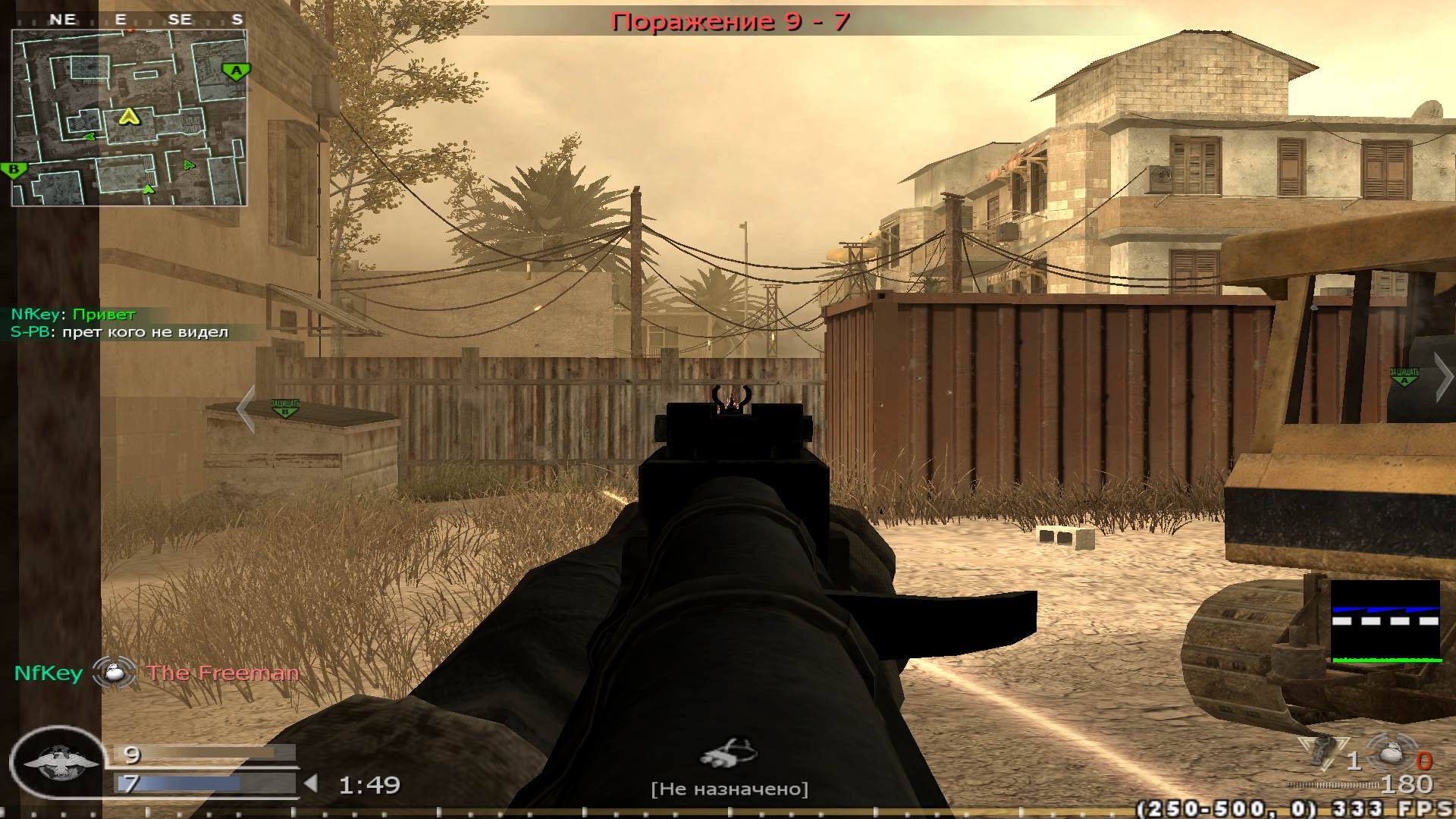Select the bomb objective A marker on minimap

(x=236, y=70)
